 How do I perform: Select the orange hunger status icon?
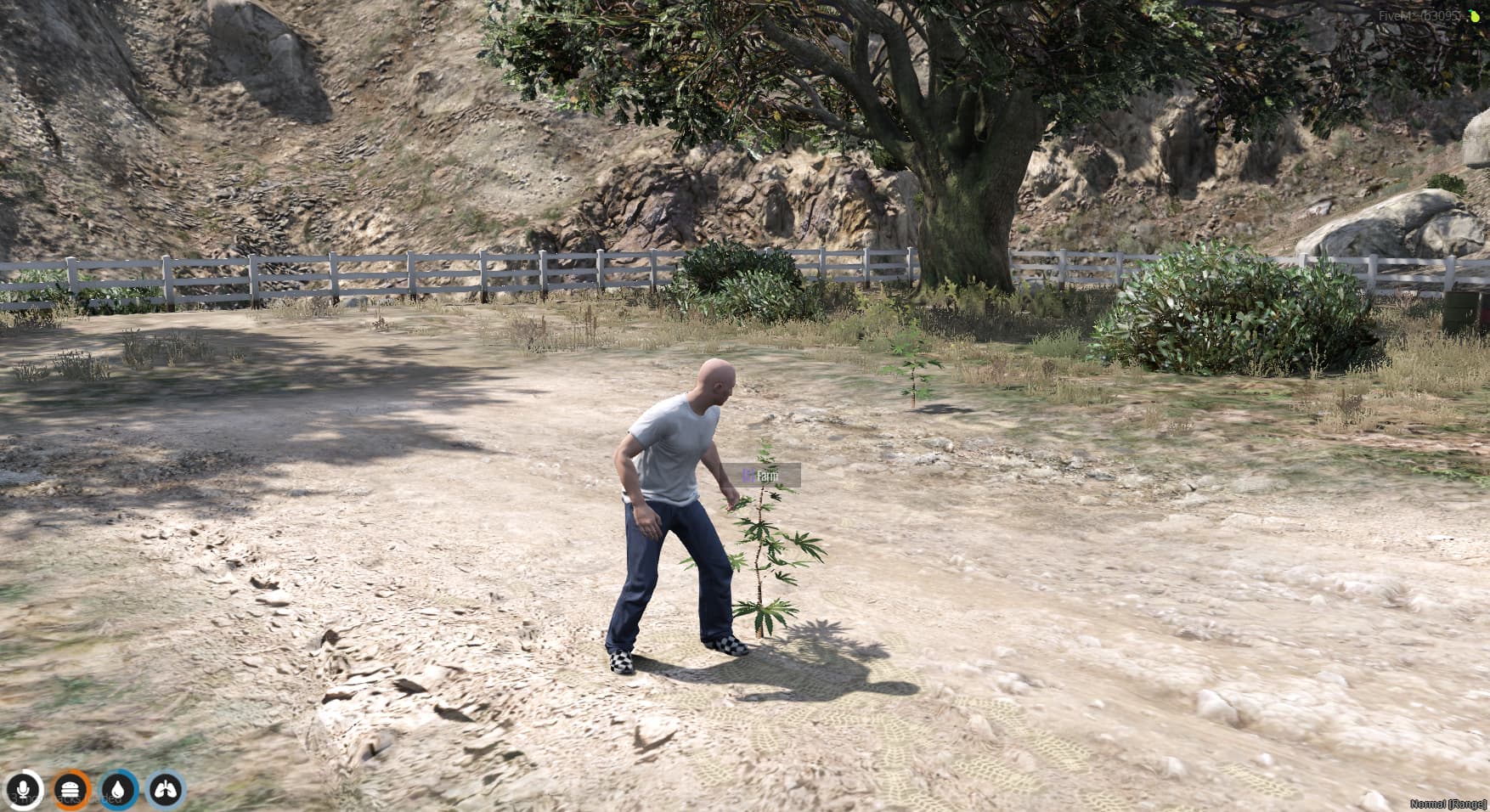(70, 788)
